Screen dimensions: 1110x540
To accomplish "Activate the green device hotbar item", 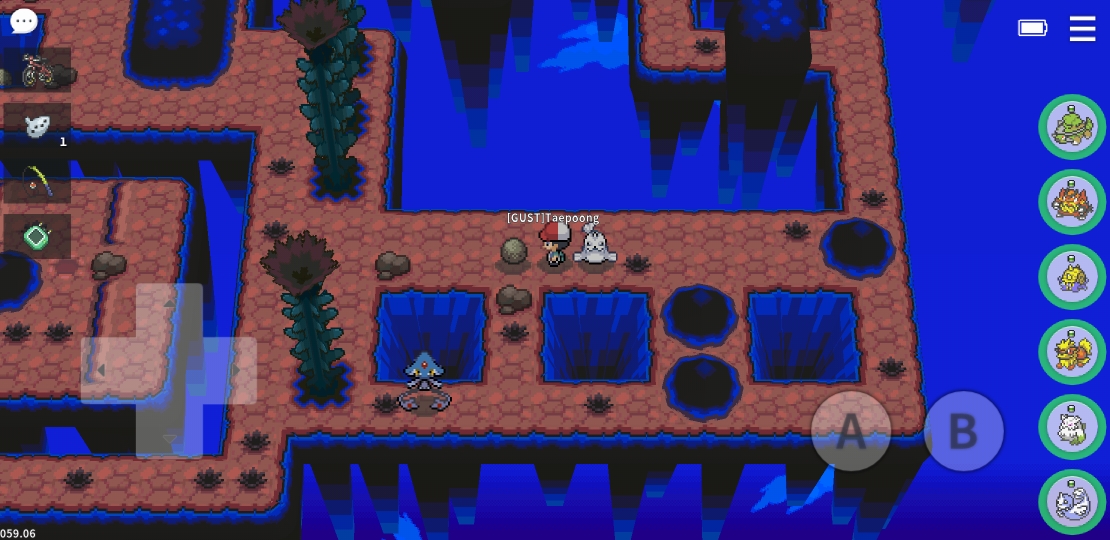I will 37,237.
